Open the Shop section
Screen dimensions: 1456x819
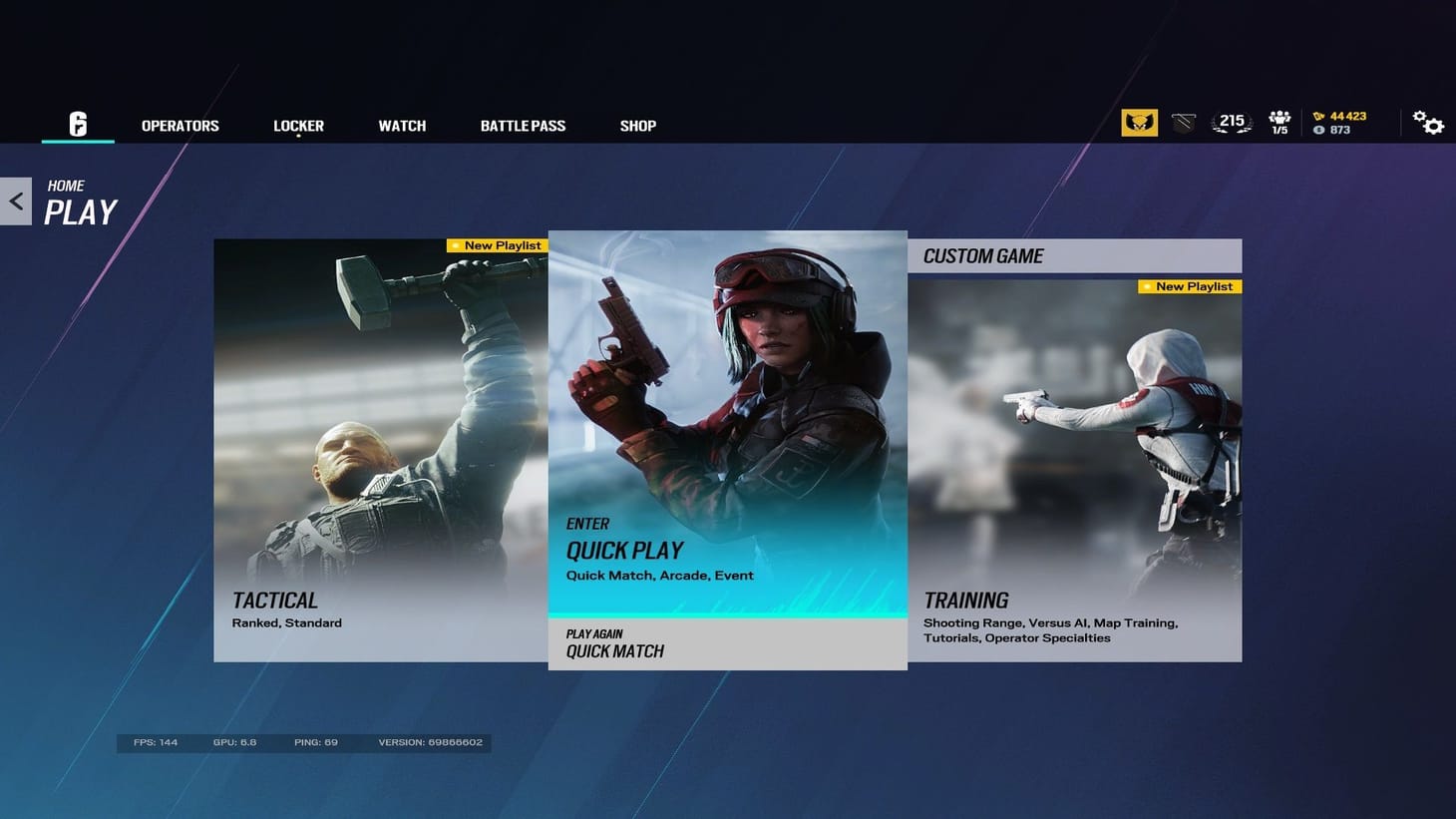tap(637, 126)
